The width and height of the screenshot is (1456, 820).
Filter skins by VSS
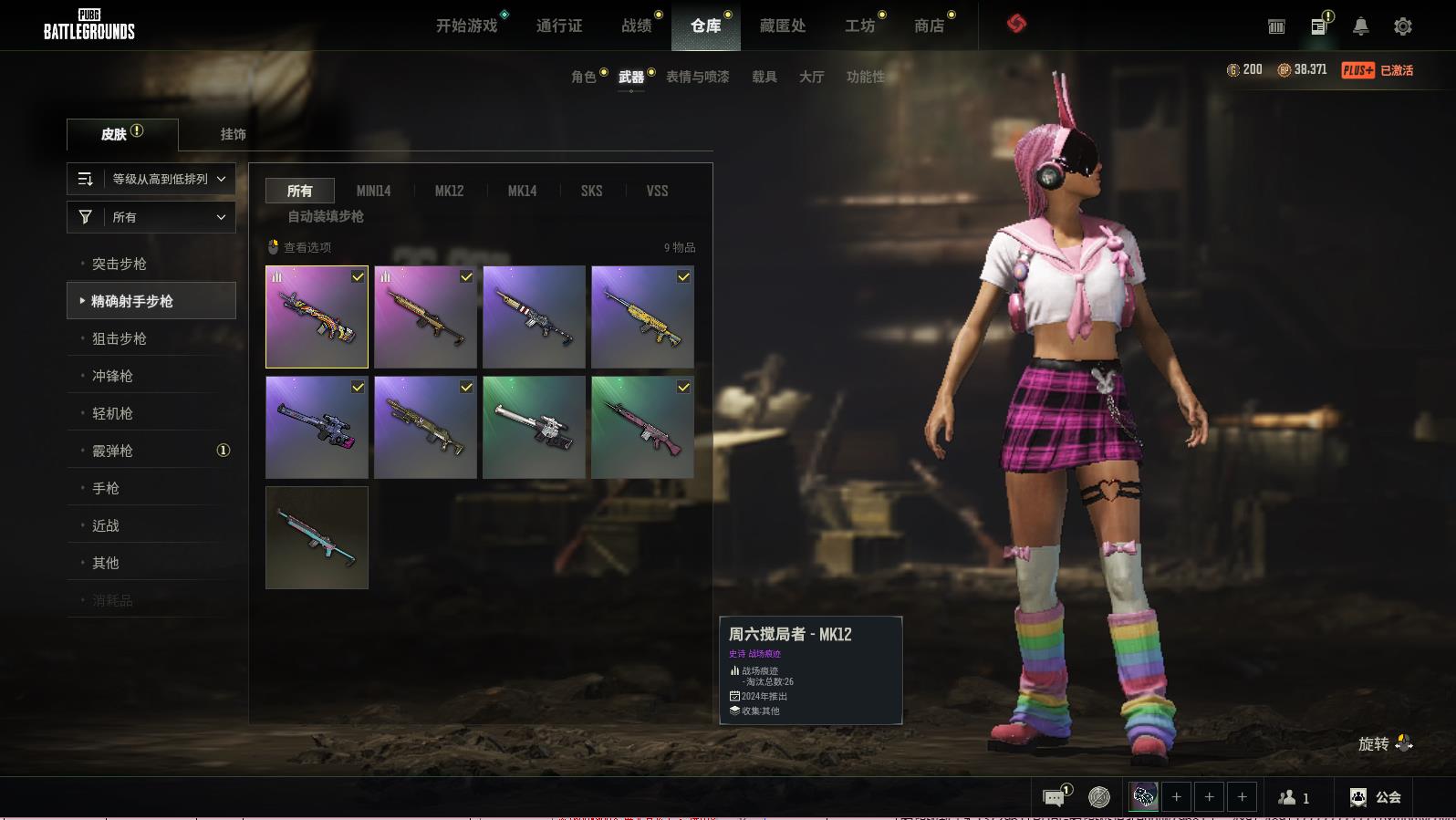tap(657, 191)
